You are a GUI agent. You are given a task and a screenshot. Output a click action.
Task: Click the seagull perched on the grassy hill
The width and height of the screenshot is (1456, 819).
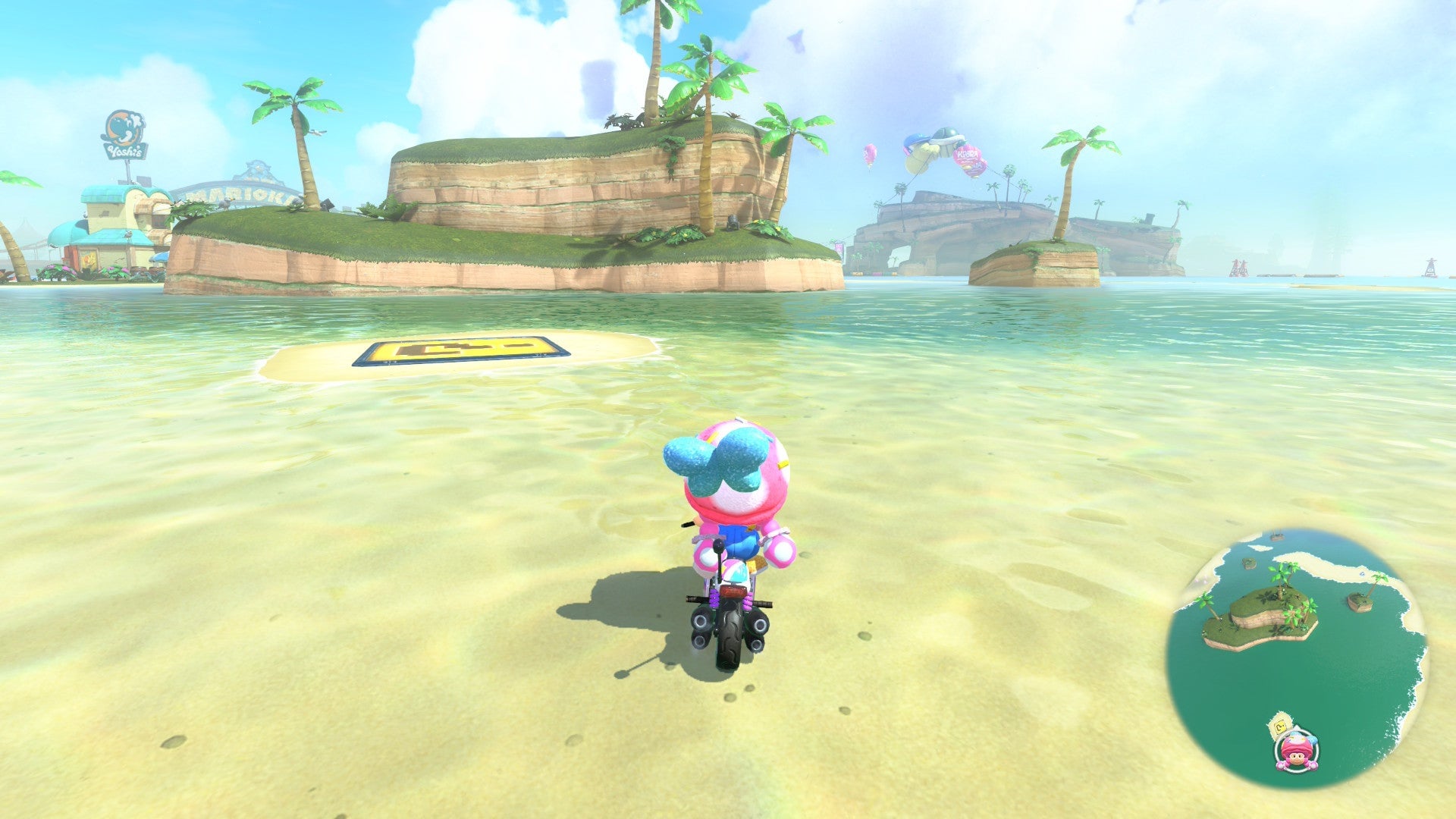[x=227, y=202]
